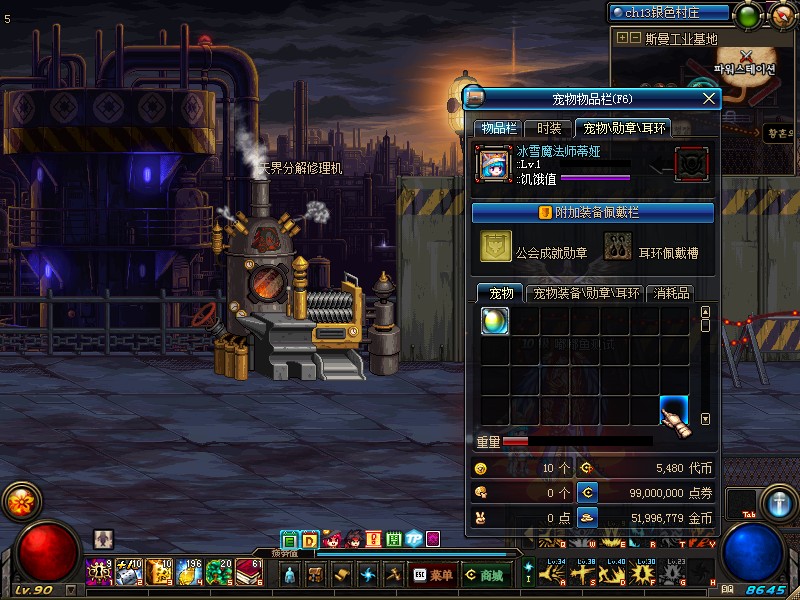Click the equipped ice mage pet portrait
Viewport: 800px width, 600px height.
[494, 164]
